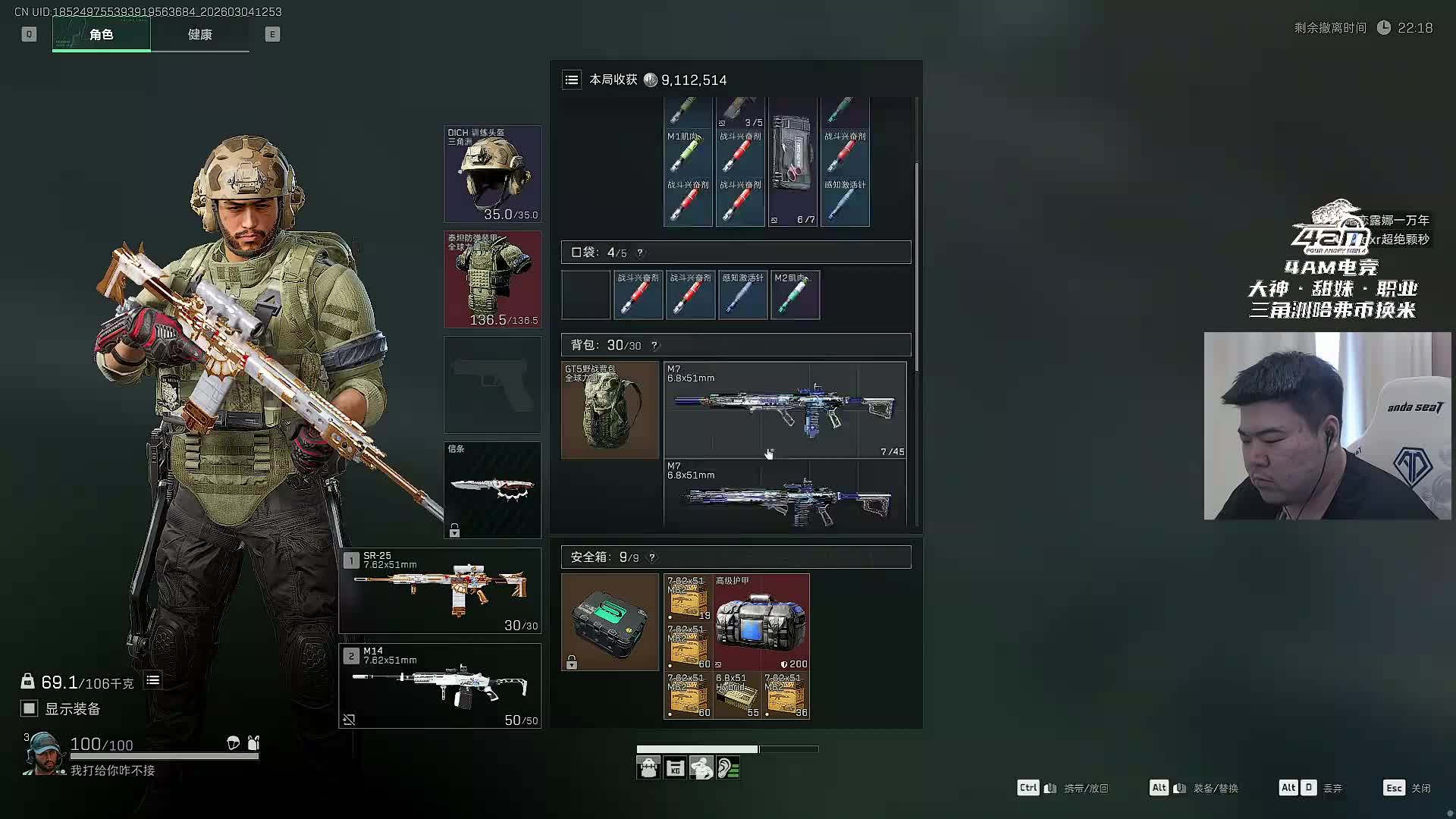Select the GT5 field backpack slot
The height and width of the screenshot is (819, 1456).
(610, 410)
